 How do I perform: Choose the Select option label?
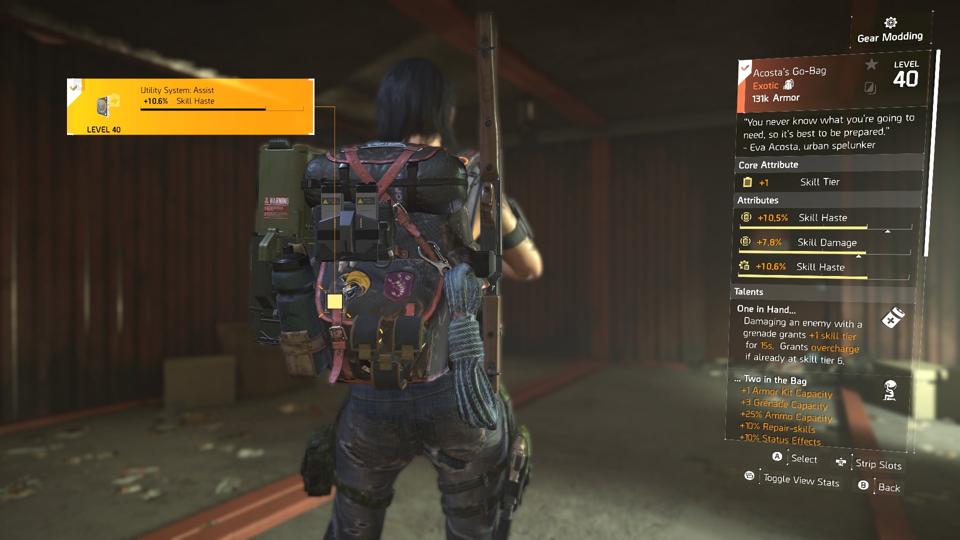[803, 459]
